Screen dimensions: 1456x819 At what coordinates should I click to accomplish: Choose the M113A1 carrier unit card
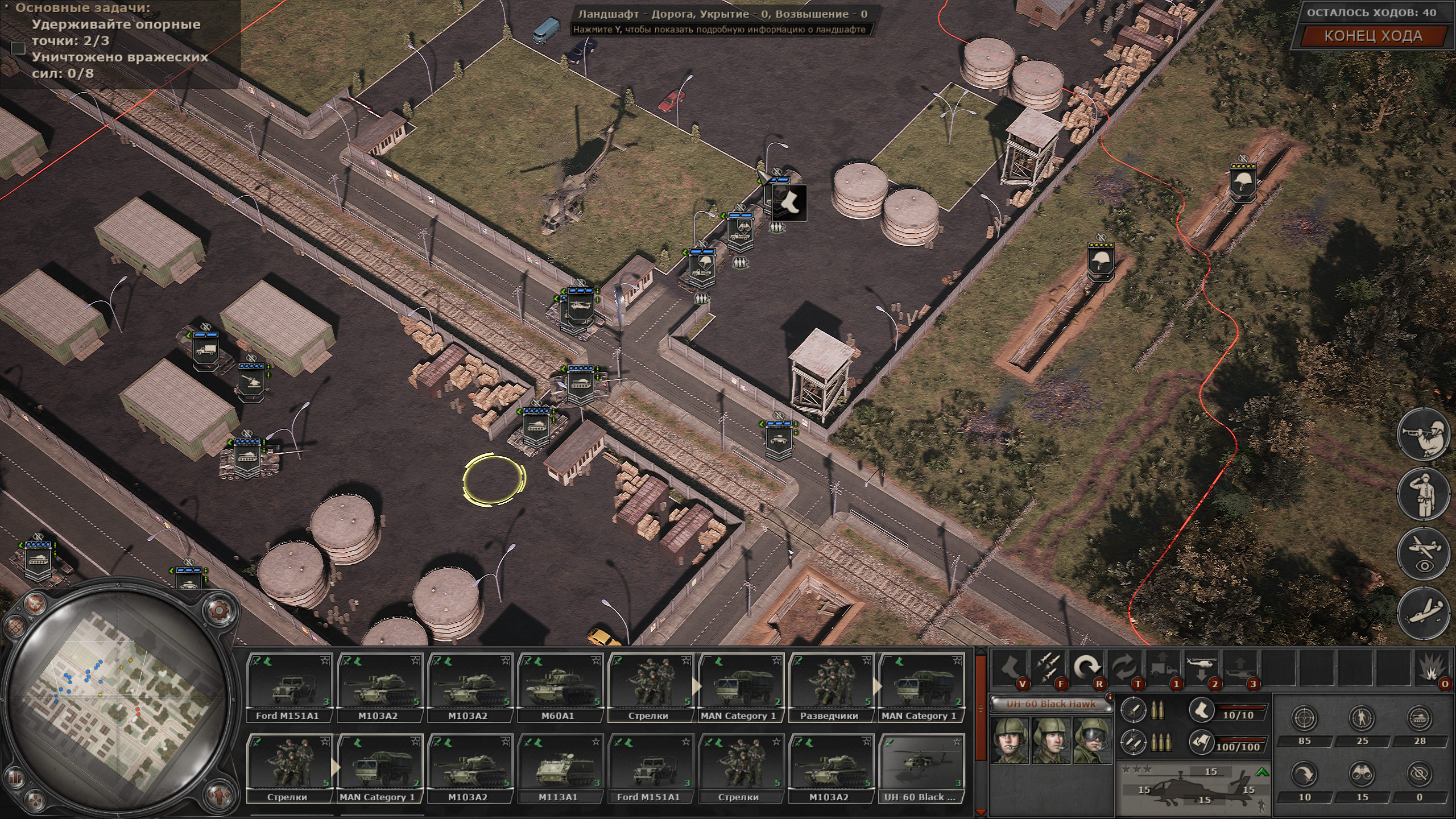pos(558,768)
